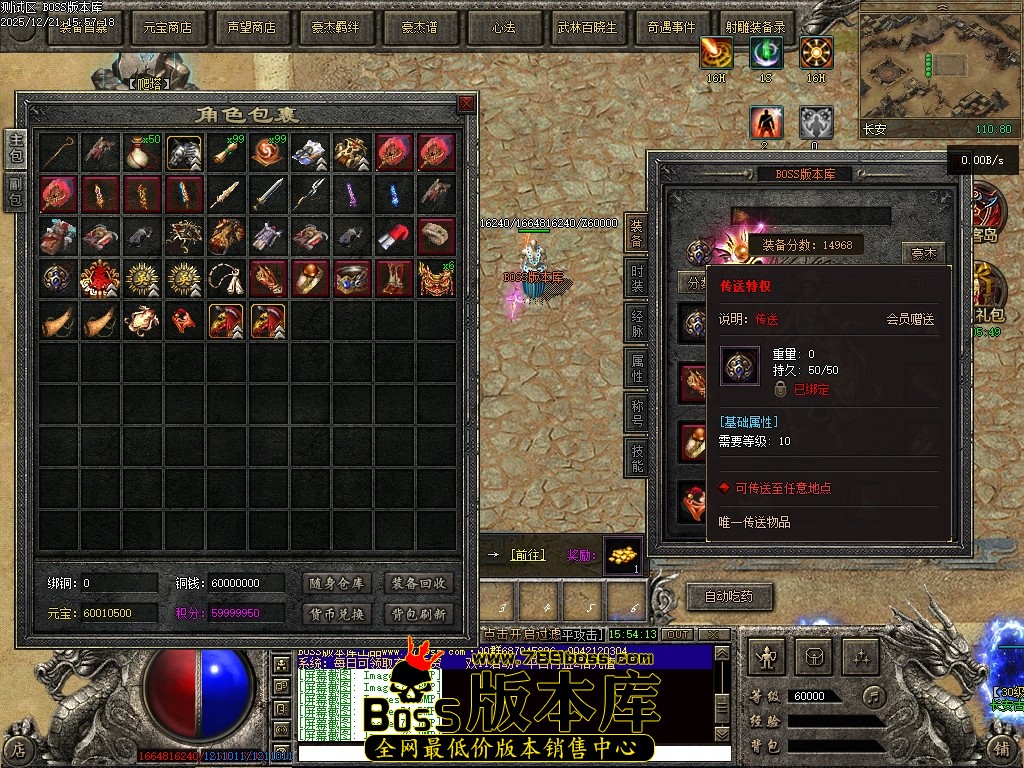Click the OUT button above the chat
Viewport: 1024px width, 768px height.
coord(677,635)
